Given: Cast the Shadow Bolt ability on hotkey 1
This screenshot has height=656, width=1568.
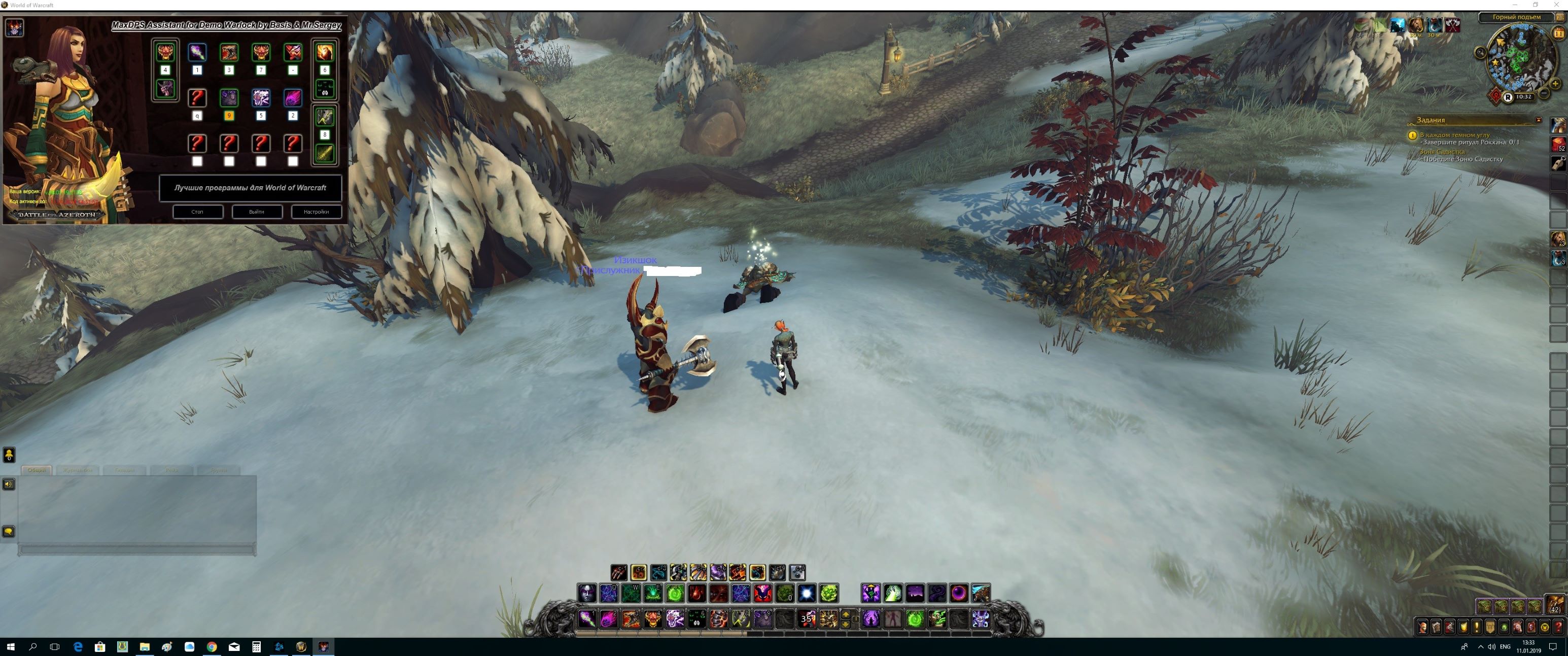Looking at the screenshot, I should 587,619.
